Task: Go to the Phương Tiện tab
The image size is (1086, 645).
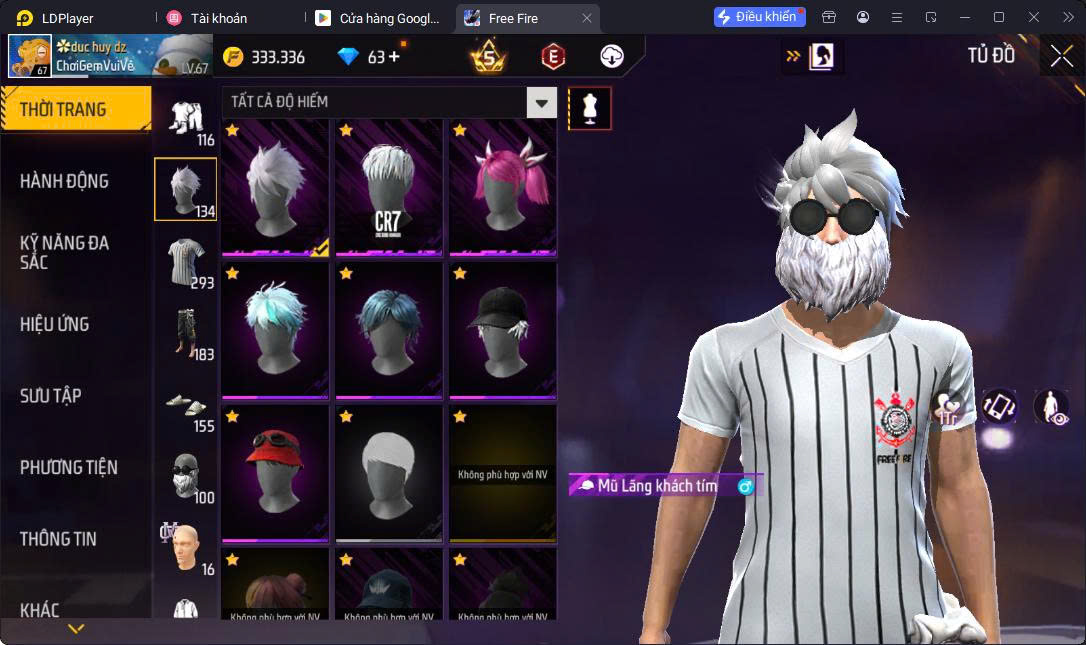Action: (68, 467)
